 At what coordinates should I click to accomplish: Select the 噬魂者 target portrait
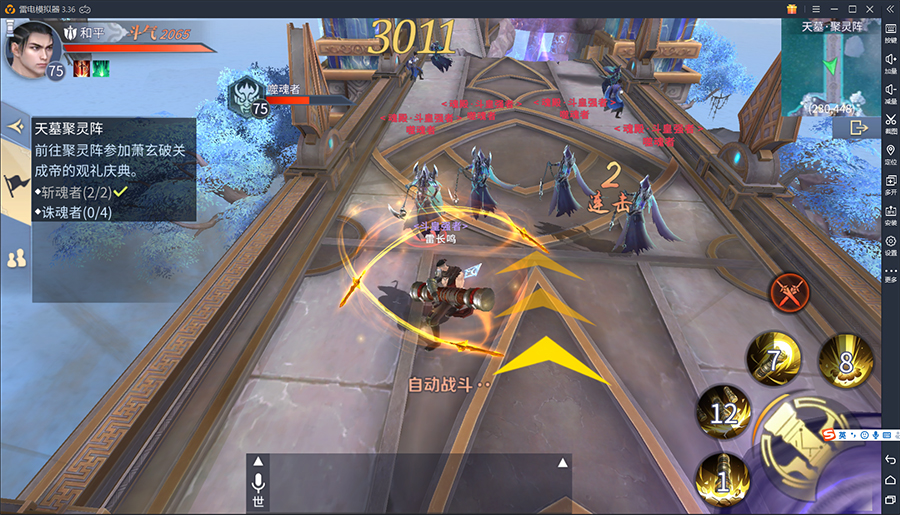[243, 97]
